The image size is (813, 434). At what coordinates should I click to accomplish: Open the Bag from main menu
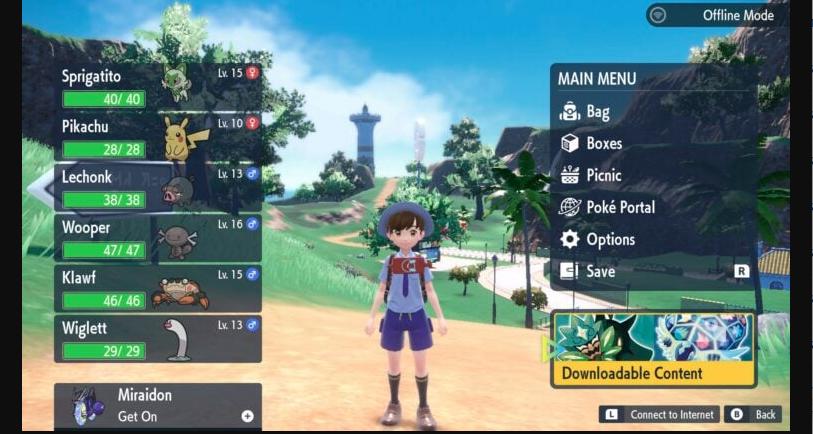click(x=598, y=112)
